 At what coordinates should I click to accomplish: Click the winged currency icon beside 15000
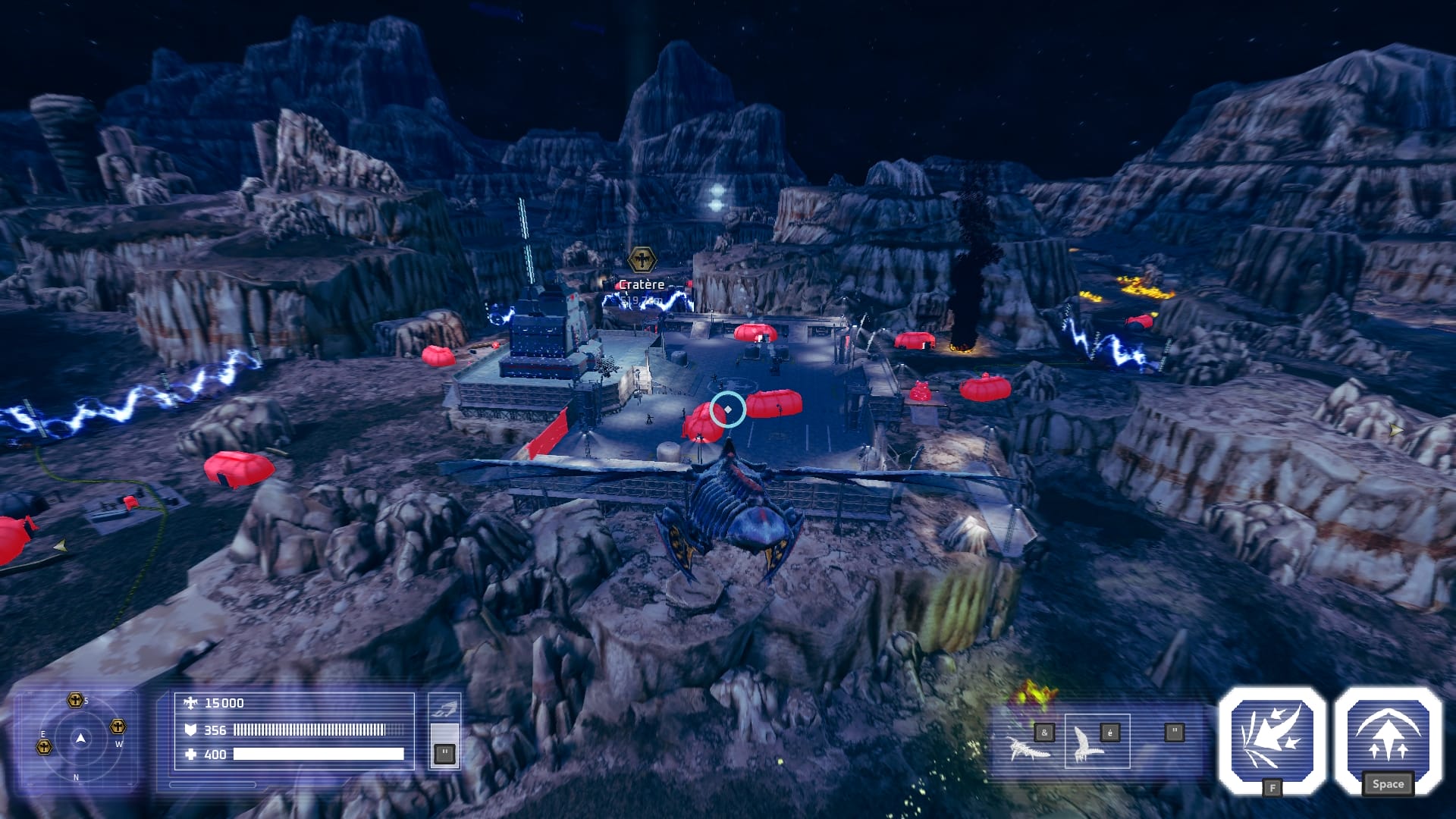click(190, 702)
